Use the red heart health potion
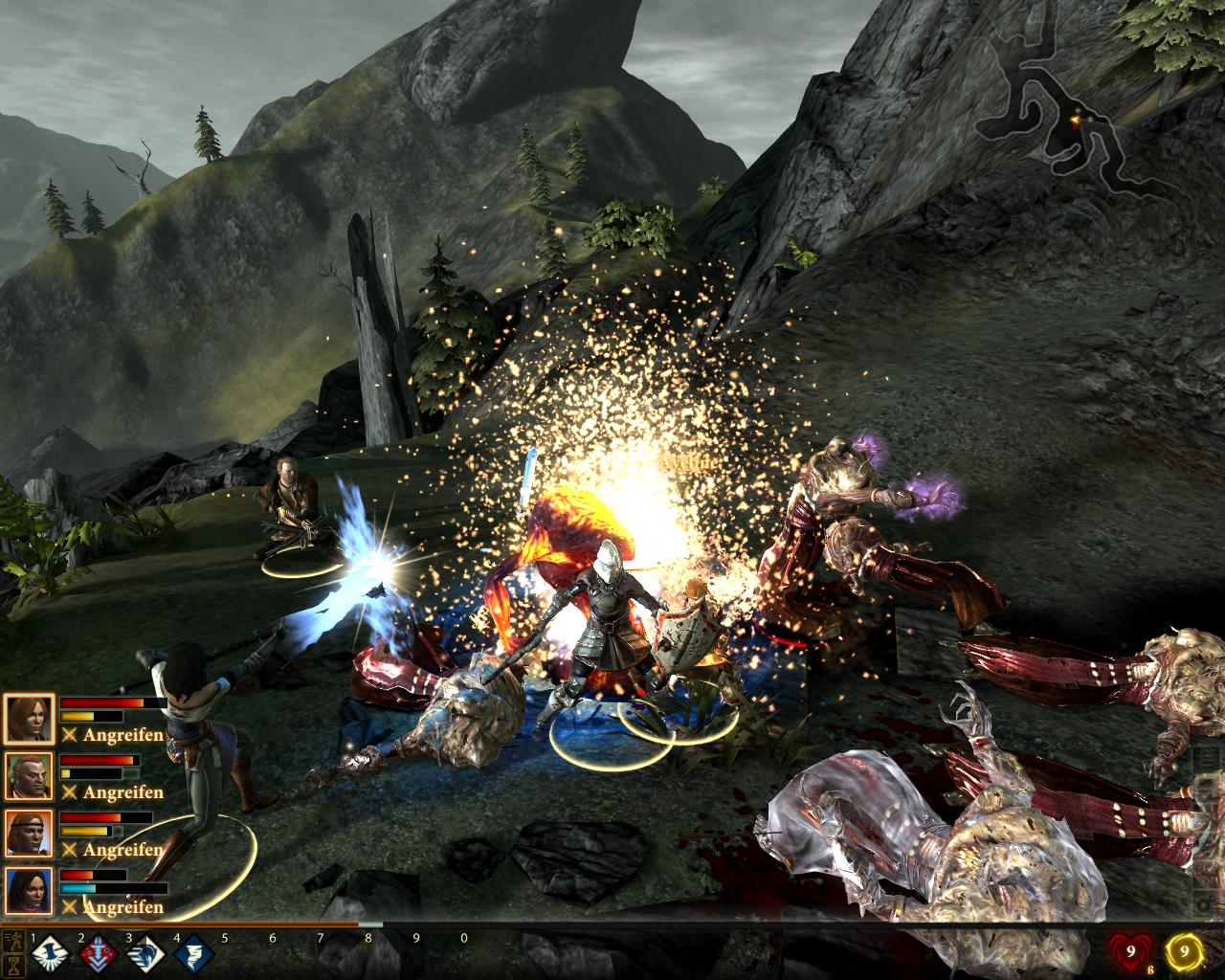This screenshot has height=980, width=1225. [1128, 952]
